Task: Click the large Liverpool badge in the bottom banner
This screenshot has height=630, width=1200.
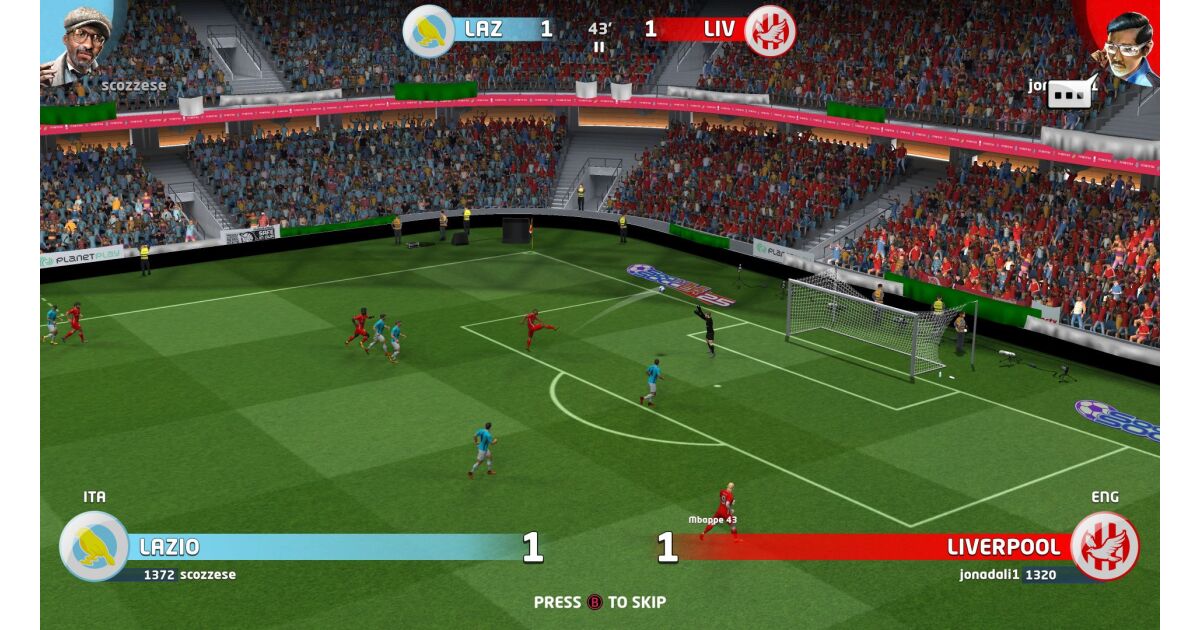Action: [x=1104, y=546]
